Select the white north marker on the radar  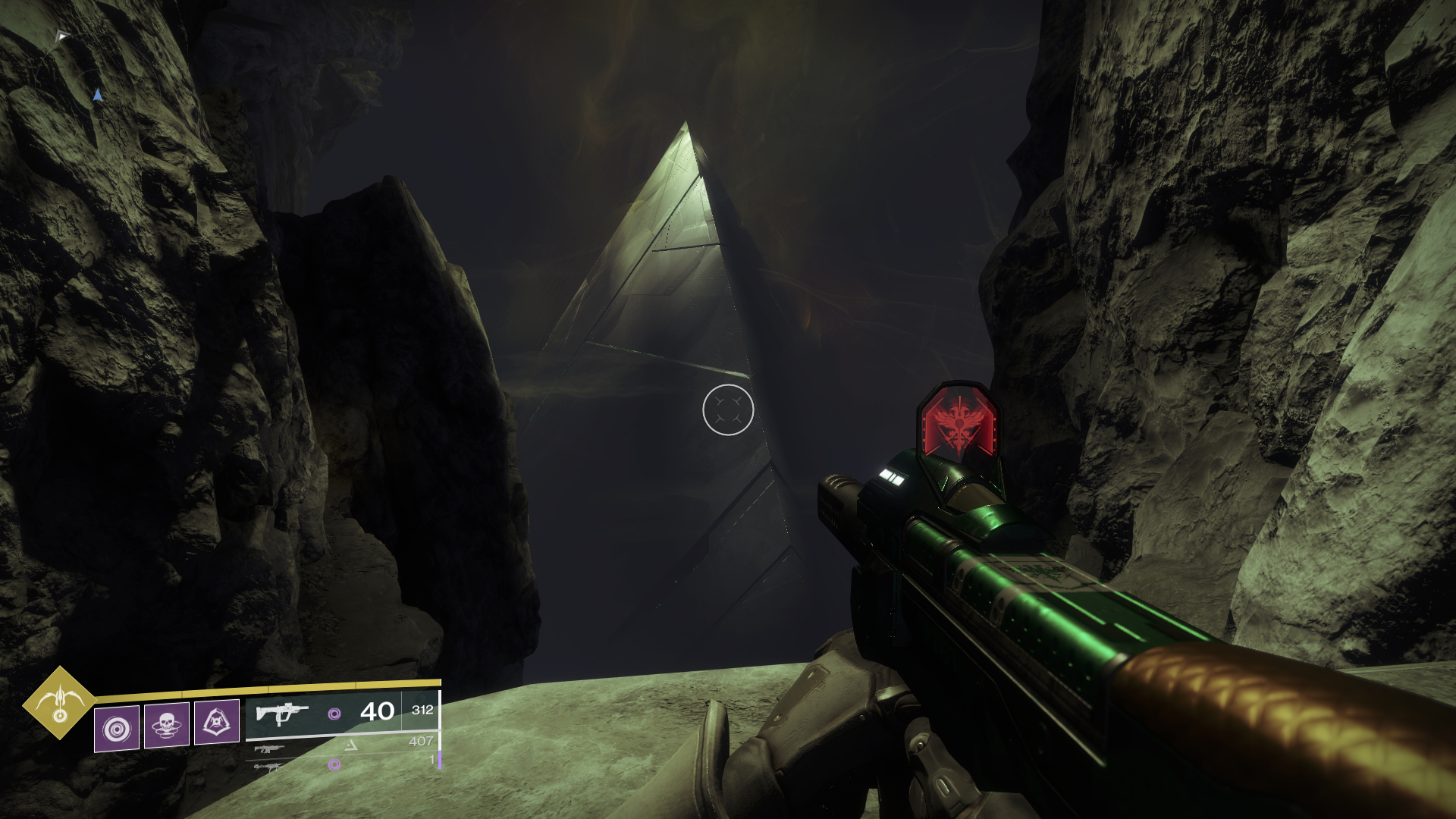pyautogui.click(x=63, y=36)
